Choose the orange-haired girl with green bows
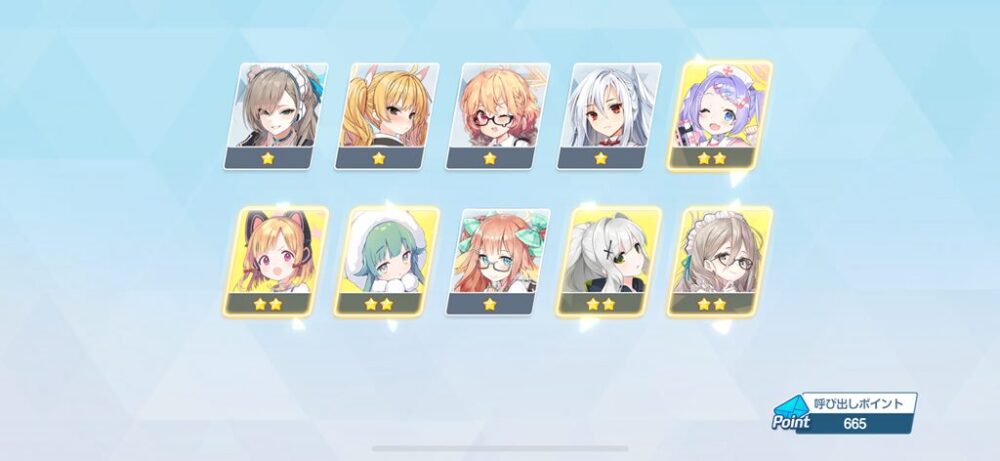This screenshot has width=1000, height=461. [x=496, y=260]
